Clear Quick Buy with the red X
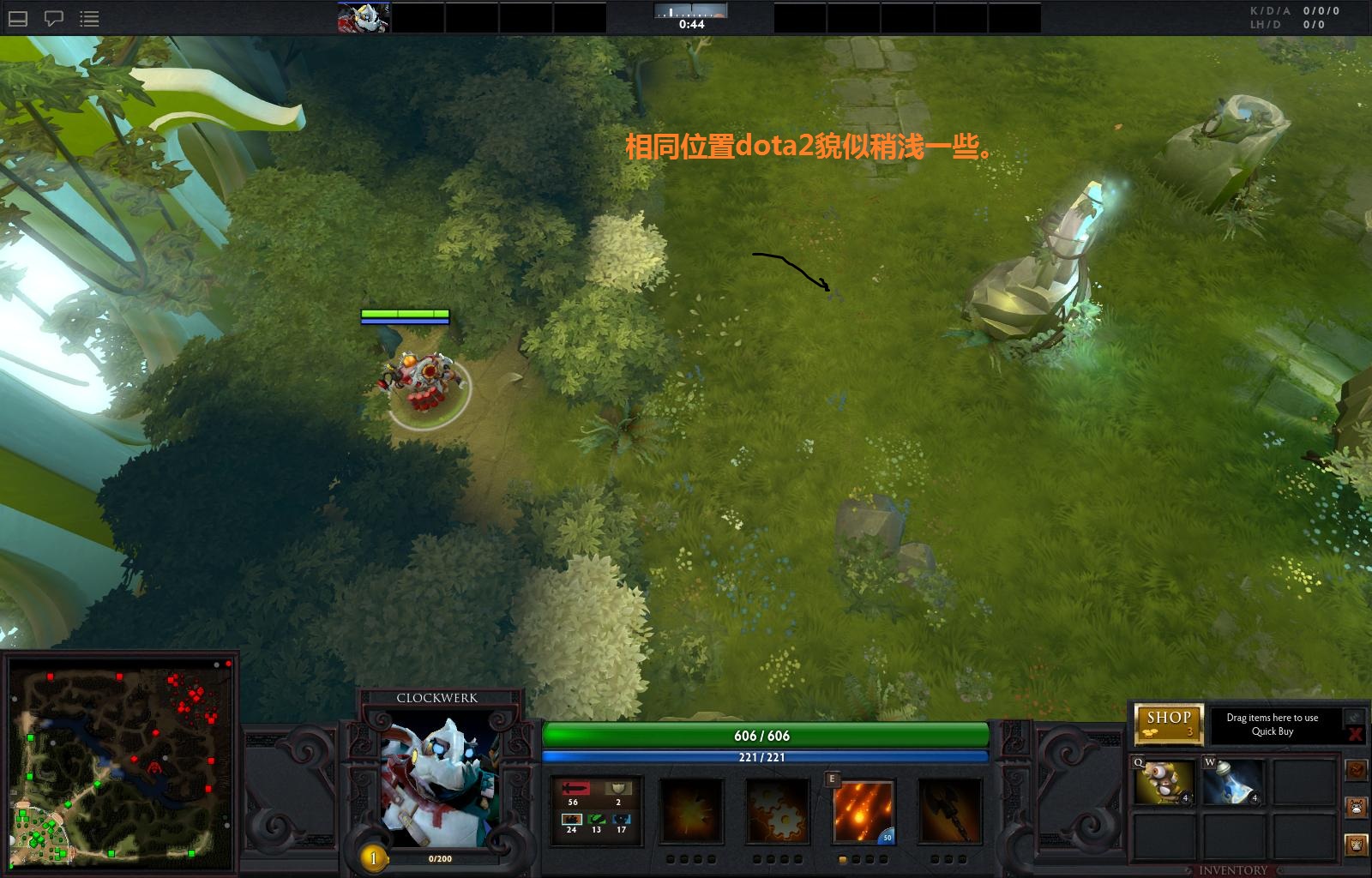 coord(1355,734)
